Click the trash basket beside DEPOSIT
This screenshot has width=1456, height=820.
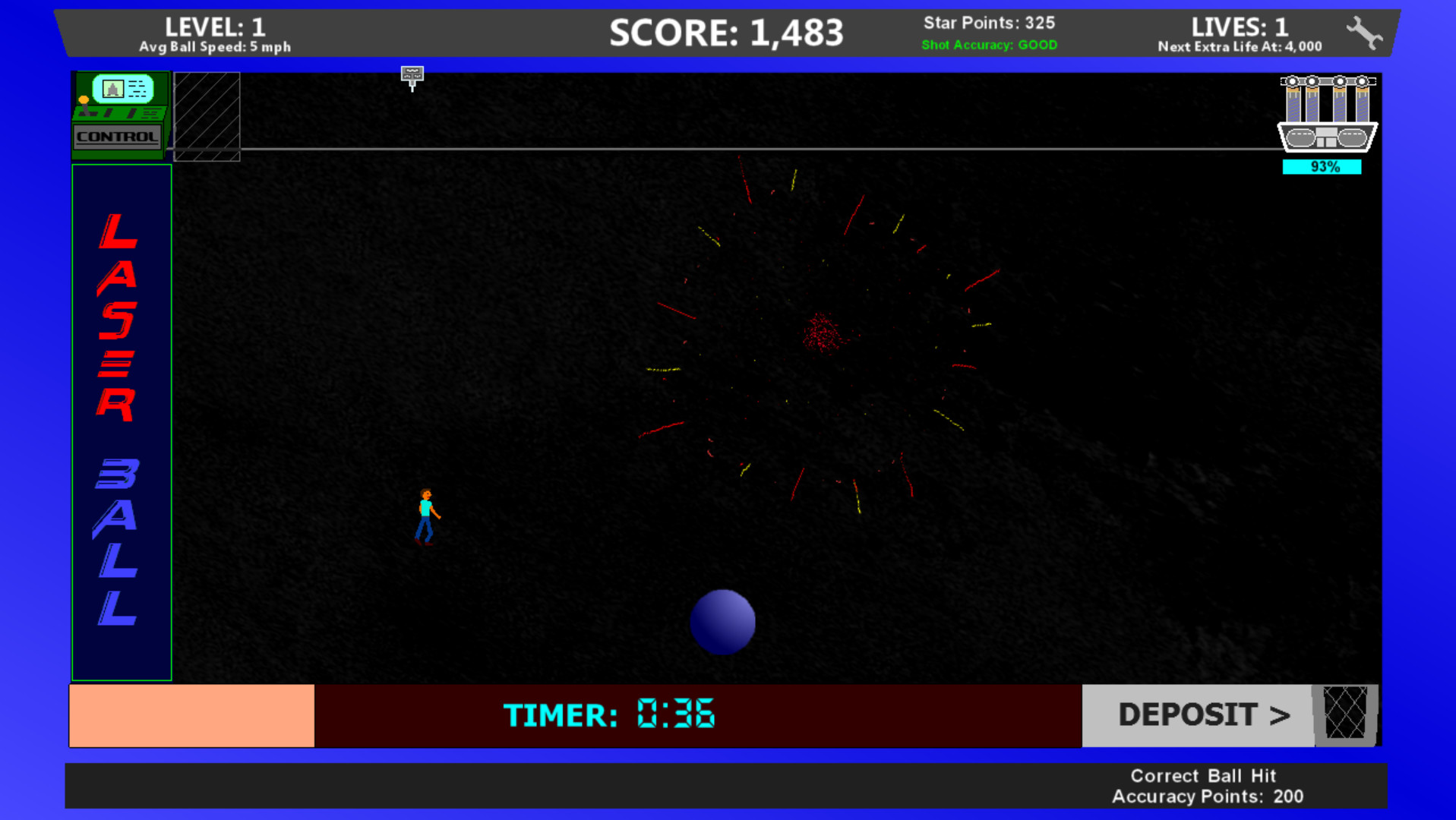1345,714
